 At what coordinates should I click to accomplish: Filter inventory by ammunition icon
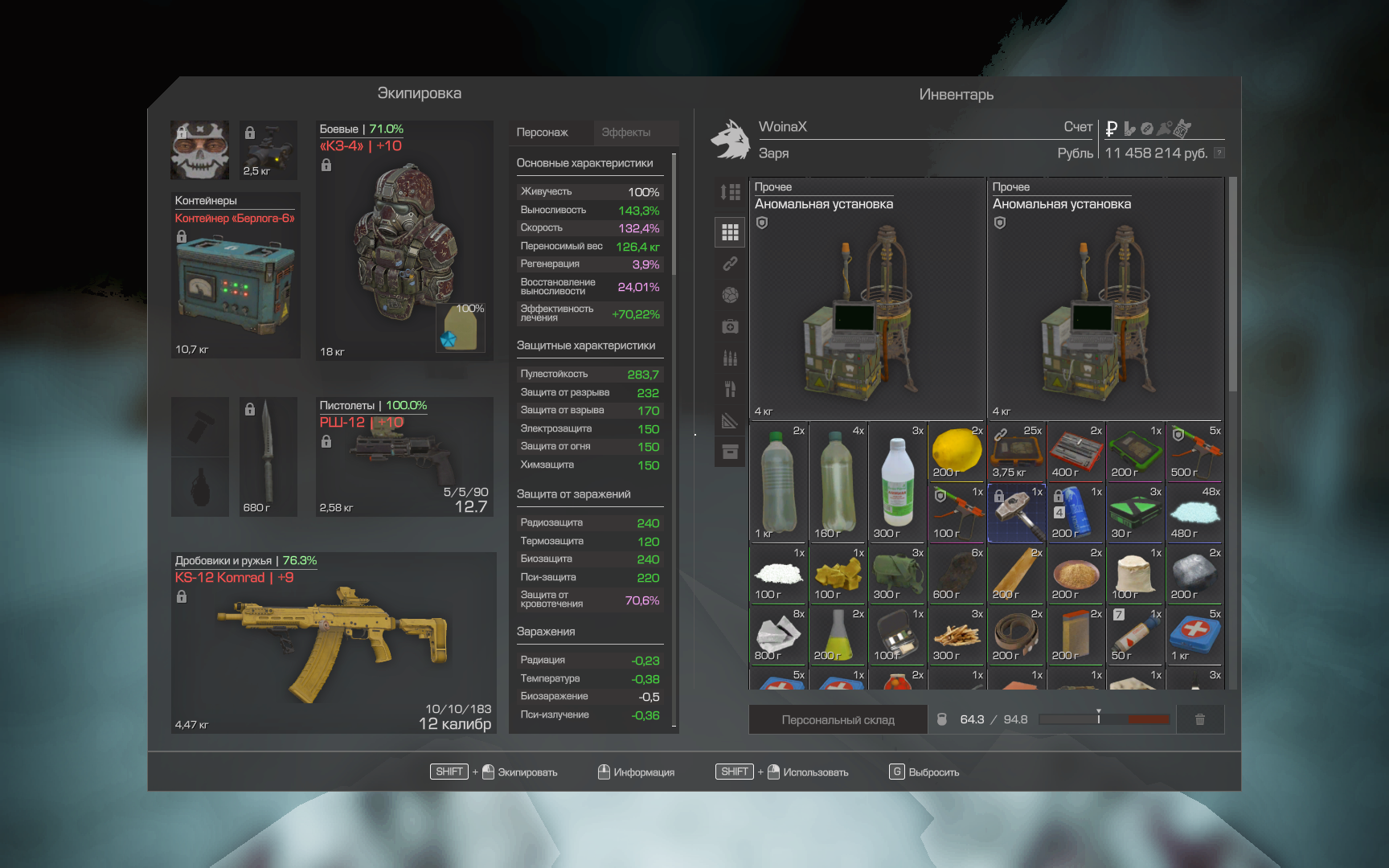click(x=730, y=358)
